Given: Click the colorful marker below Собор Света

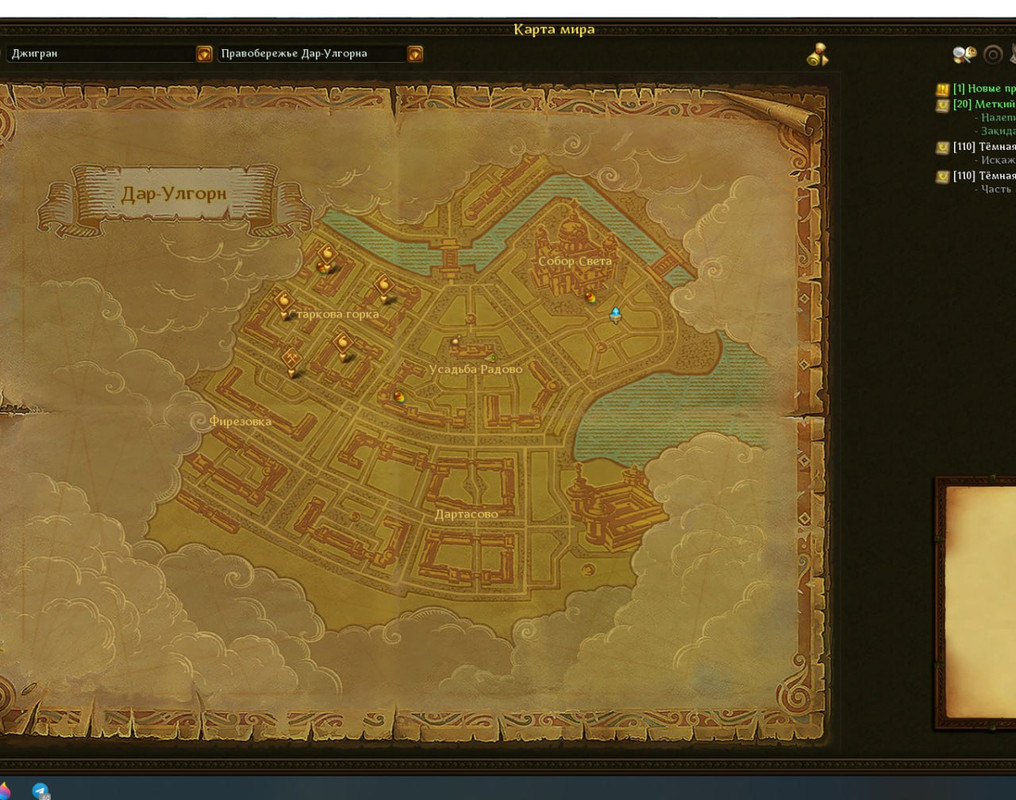Looking at the screenshot, I should point(591,296).
